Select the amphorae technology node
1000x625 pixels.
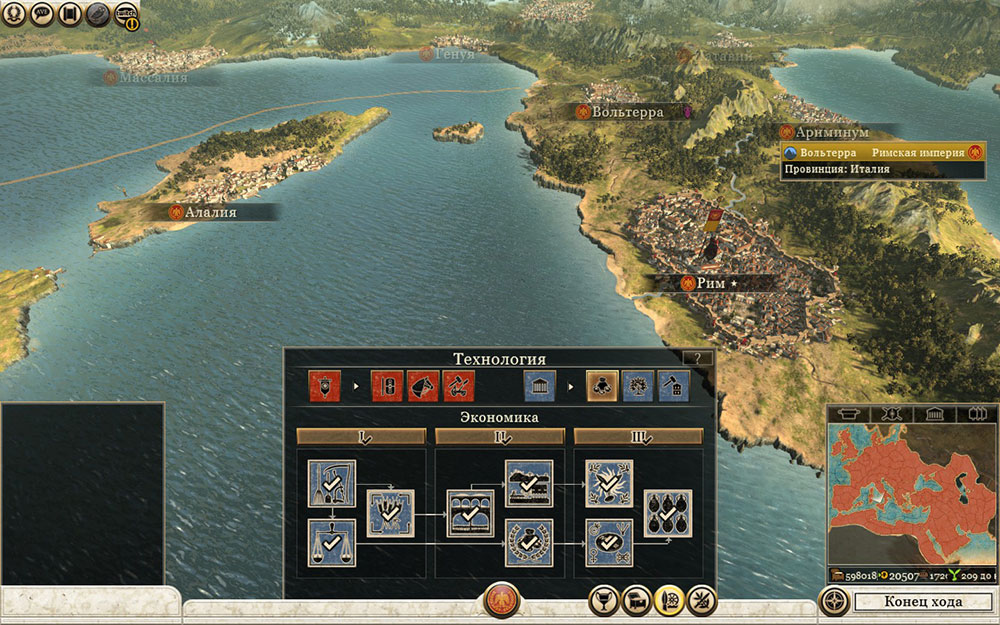click(667, 514)
